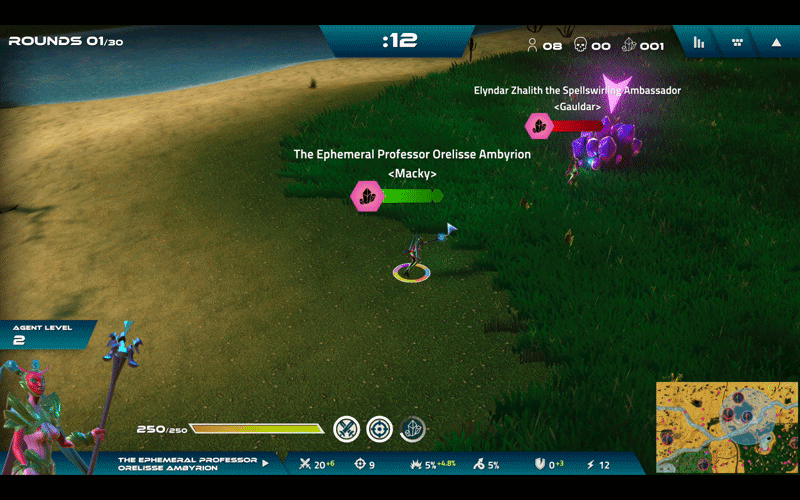
Task: Click the grid-dots menu button
Action: (x=737, y=42)
